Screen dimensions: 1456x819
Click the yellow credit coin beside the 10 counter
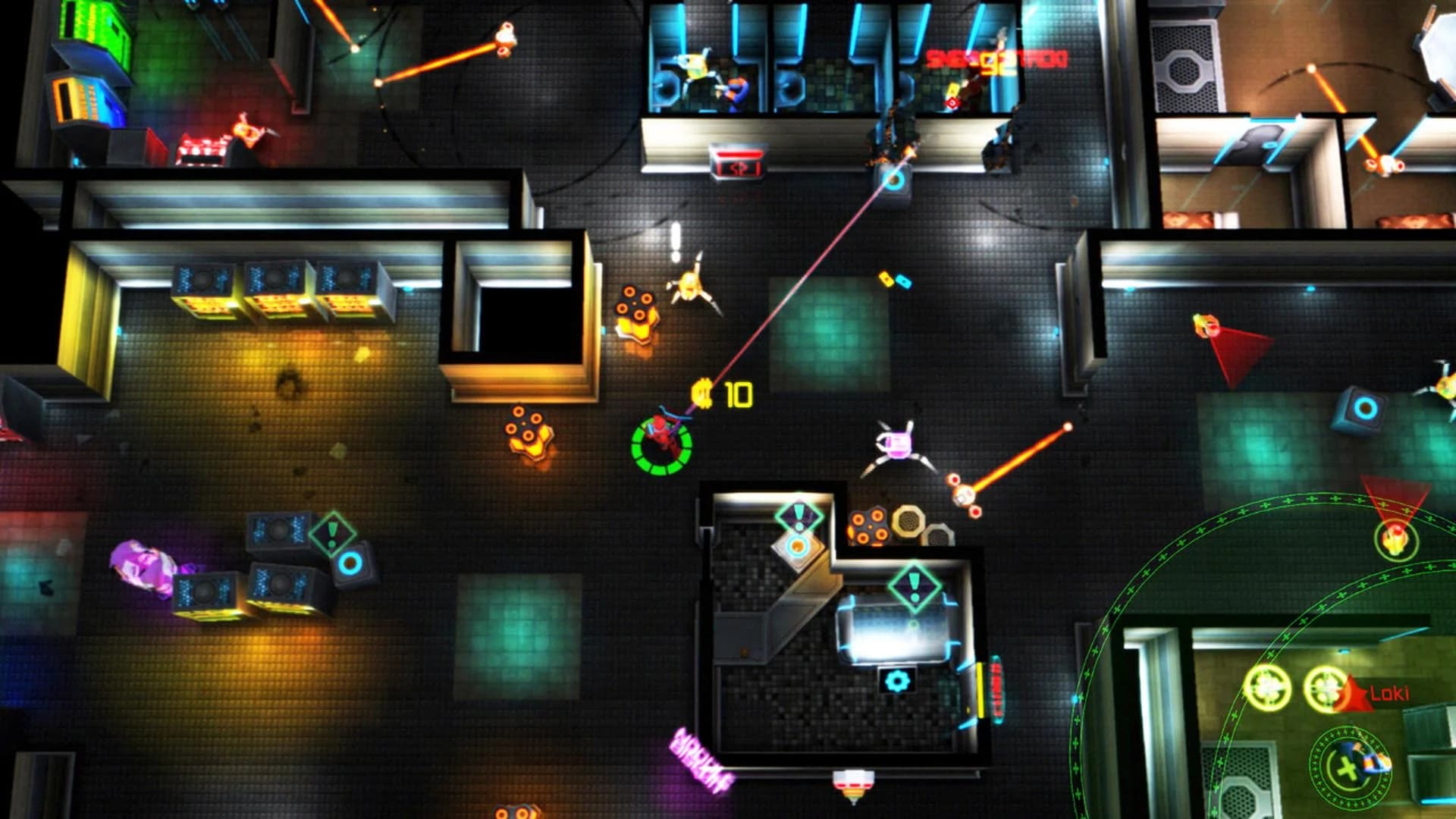(x=701, y=393)
